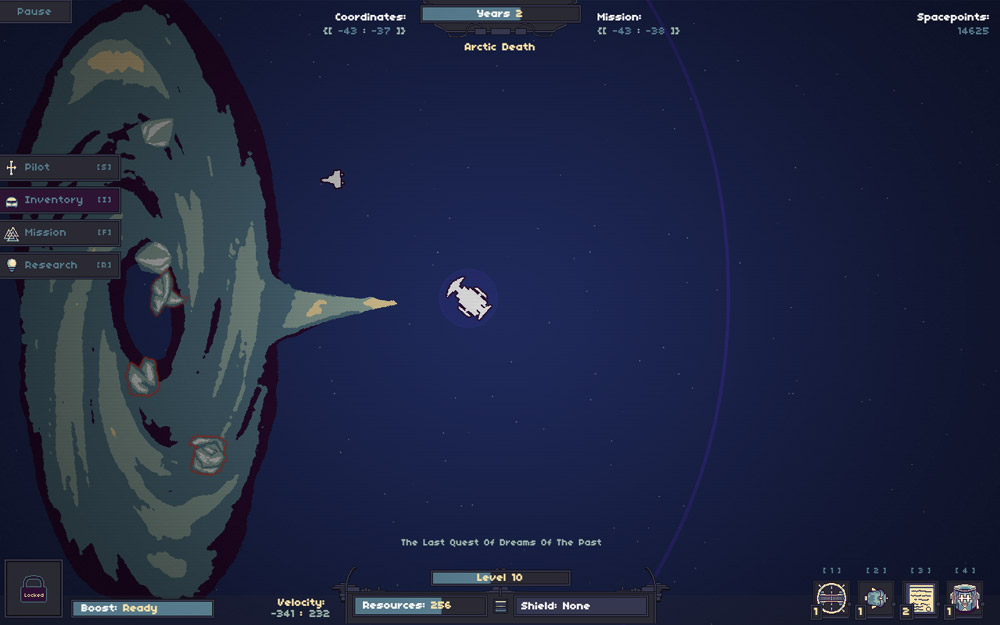The image size is (1000, 625).
Task: Activate the Boost button
Action: 142,608
